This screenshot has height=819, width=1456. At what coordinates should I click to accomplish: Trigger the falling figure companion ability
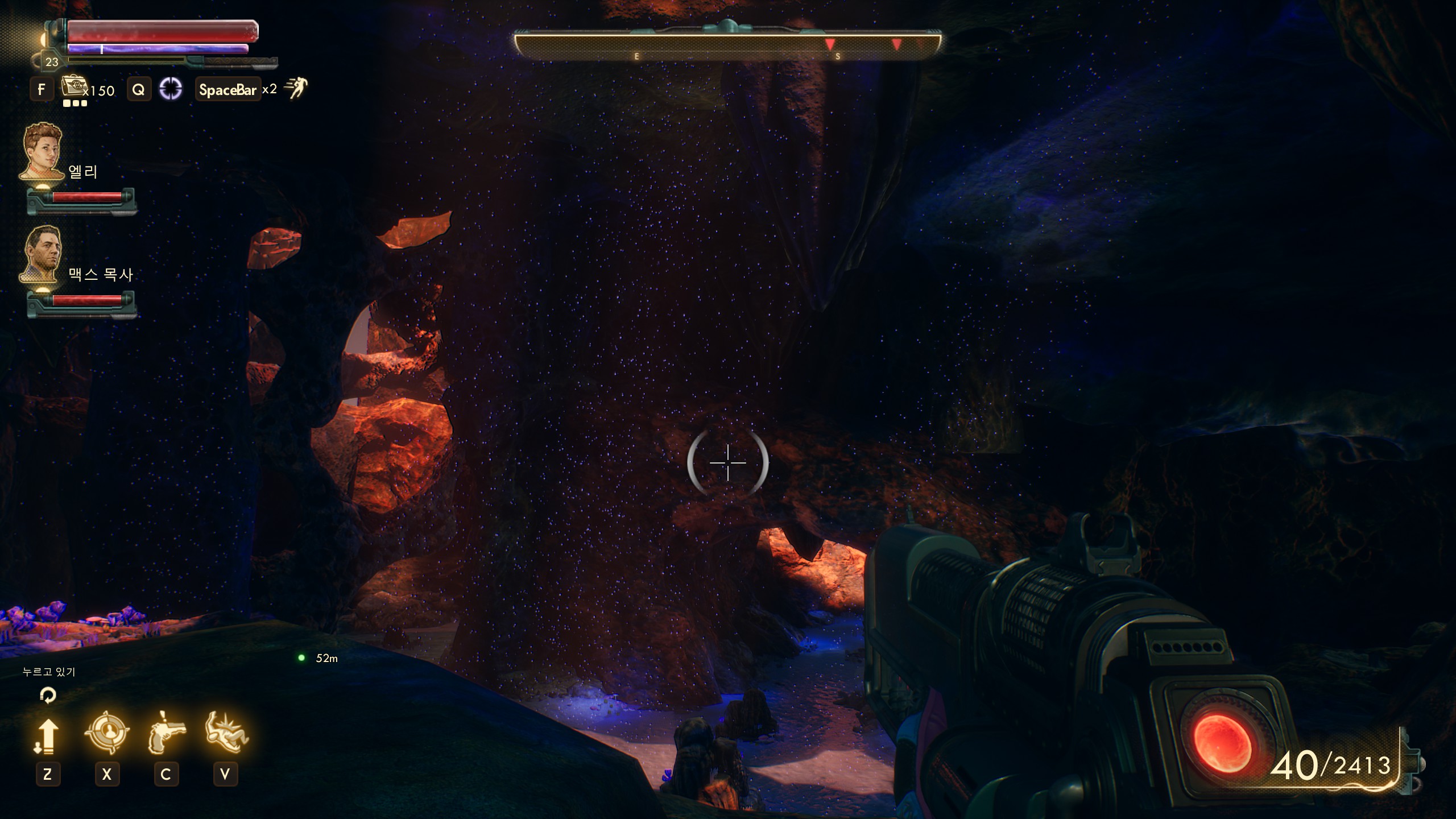click(x=226, y=733)
